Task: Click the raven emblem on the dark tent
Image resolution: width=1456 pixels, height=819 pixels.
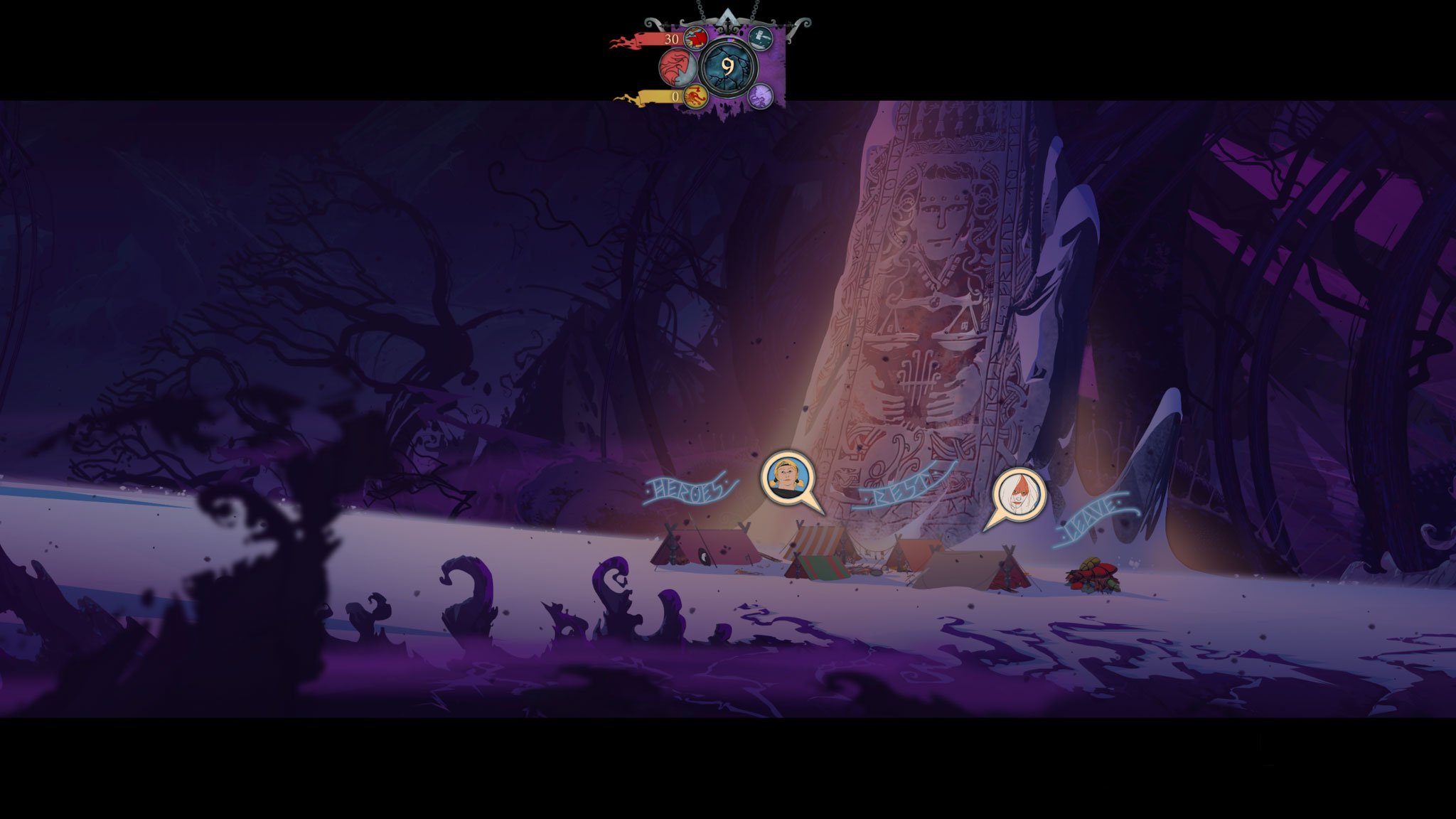Action: point(705,557)
